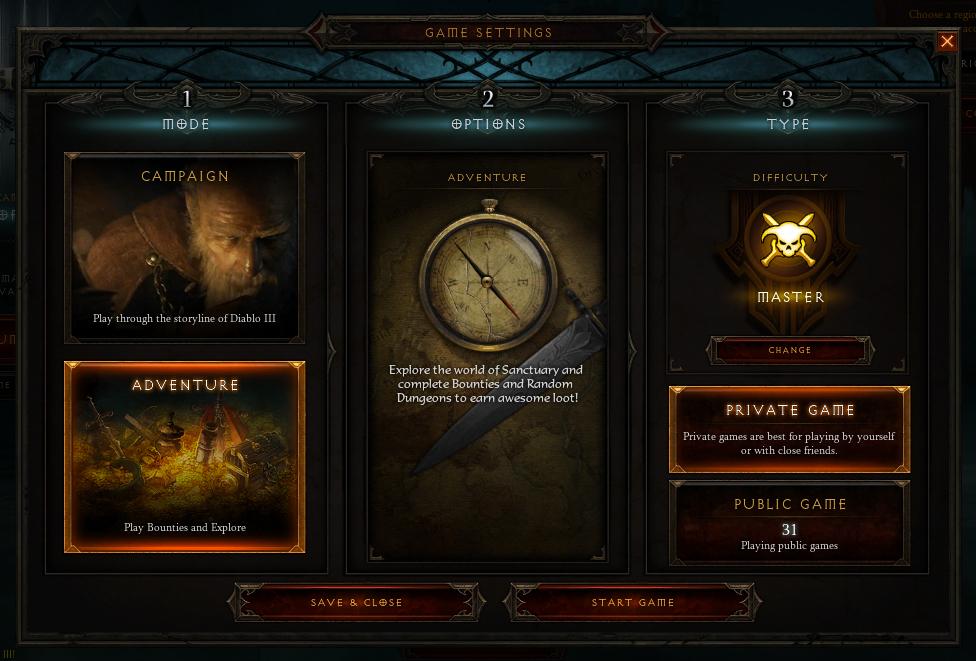Change the Master difficulty setting
Screen dimensions: 976x661
click(x=790, y=350)
